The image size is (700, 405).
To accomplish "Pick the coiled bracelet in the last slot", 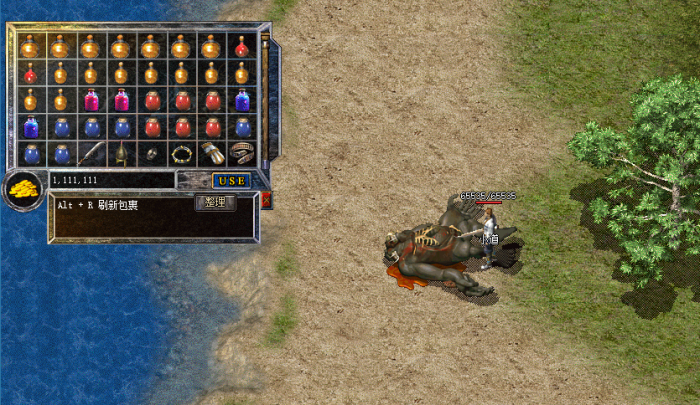I will click(x=241, y=154).
